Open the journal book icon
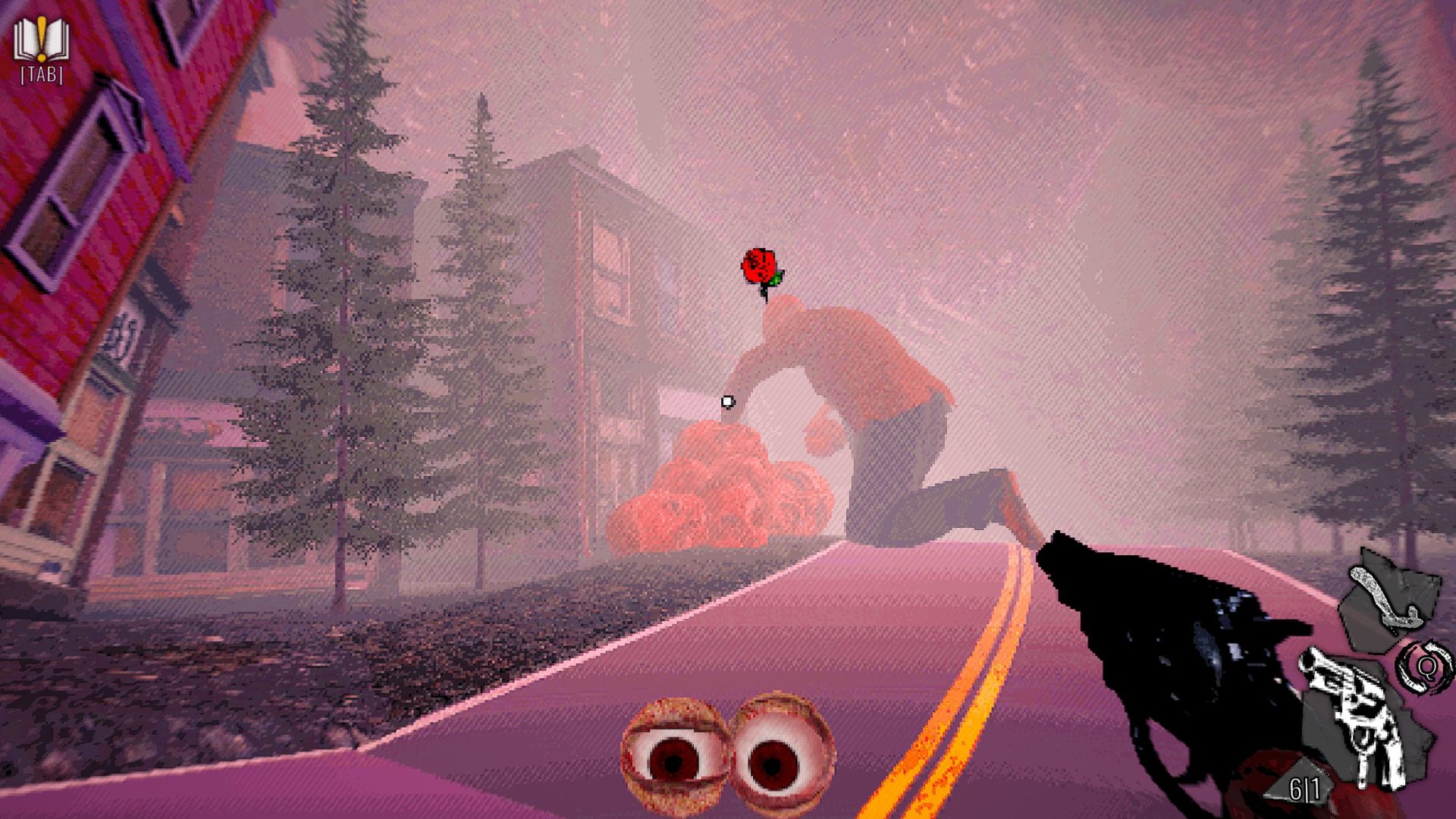1456x819 pixels. coord(41,42)
